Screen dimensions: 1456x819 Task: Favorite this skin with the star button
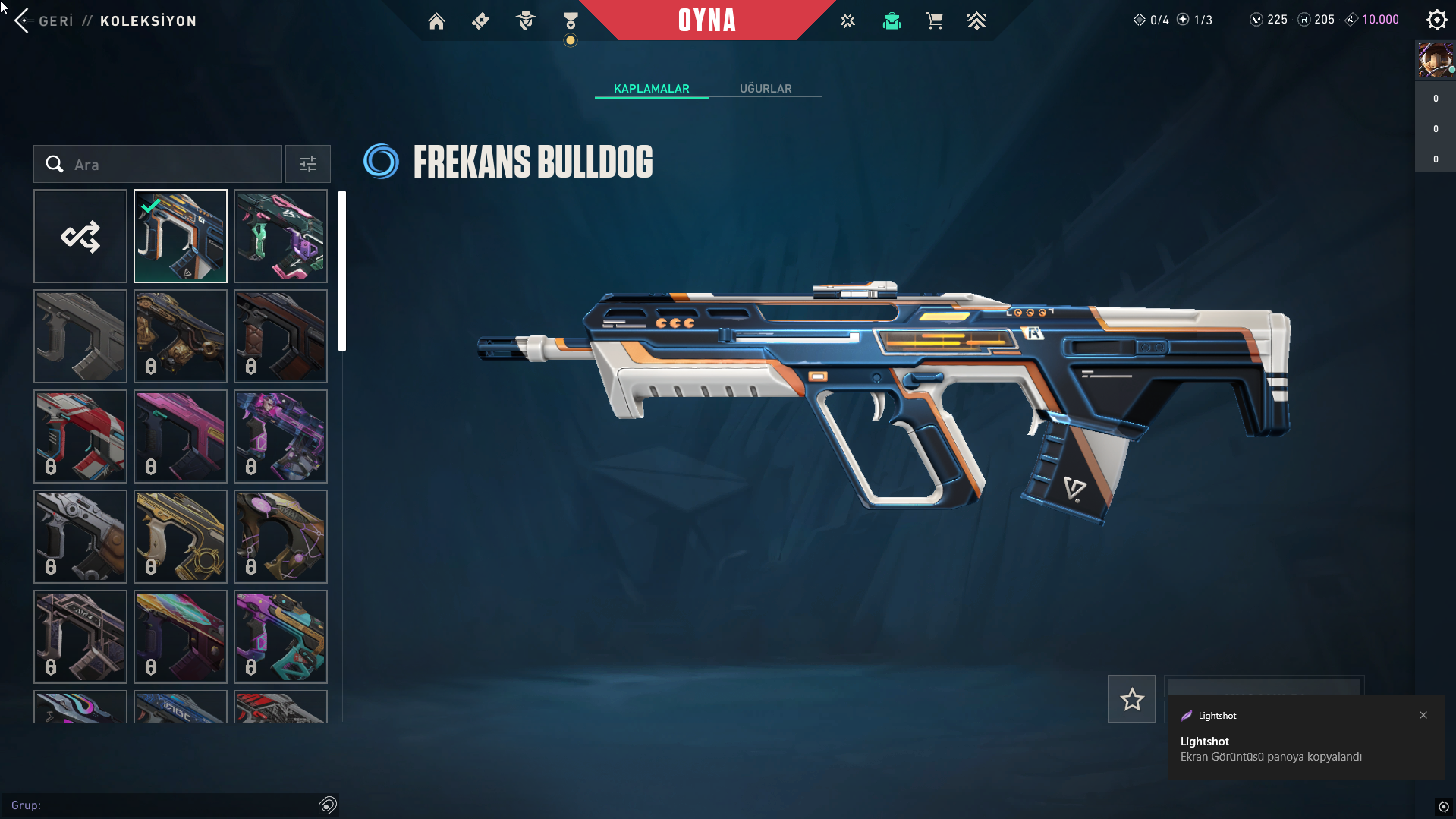pos(1131,699)
